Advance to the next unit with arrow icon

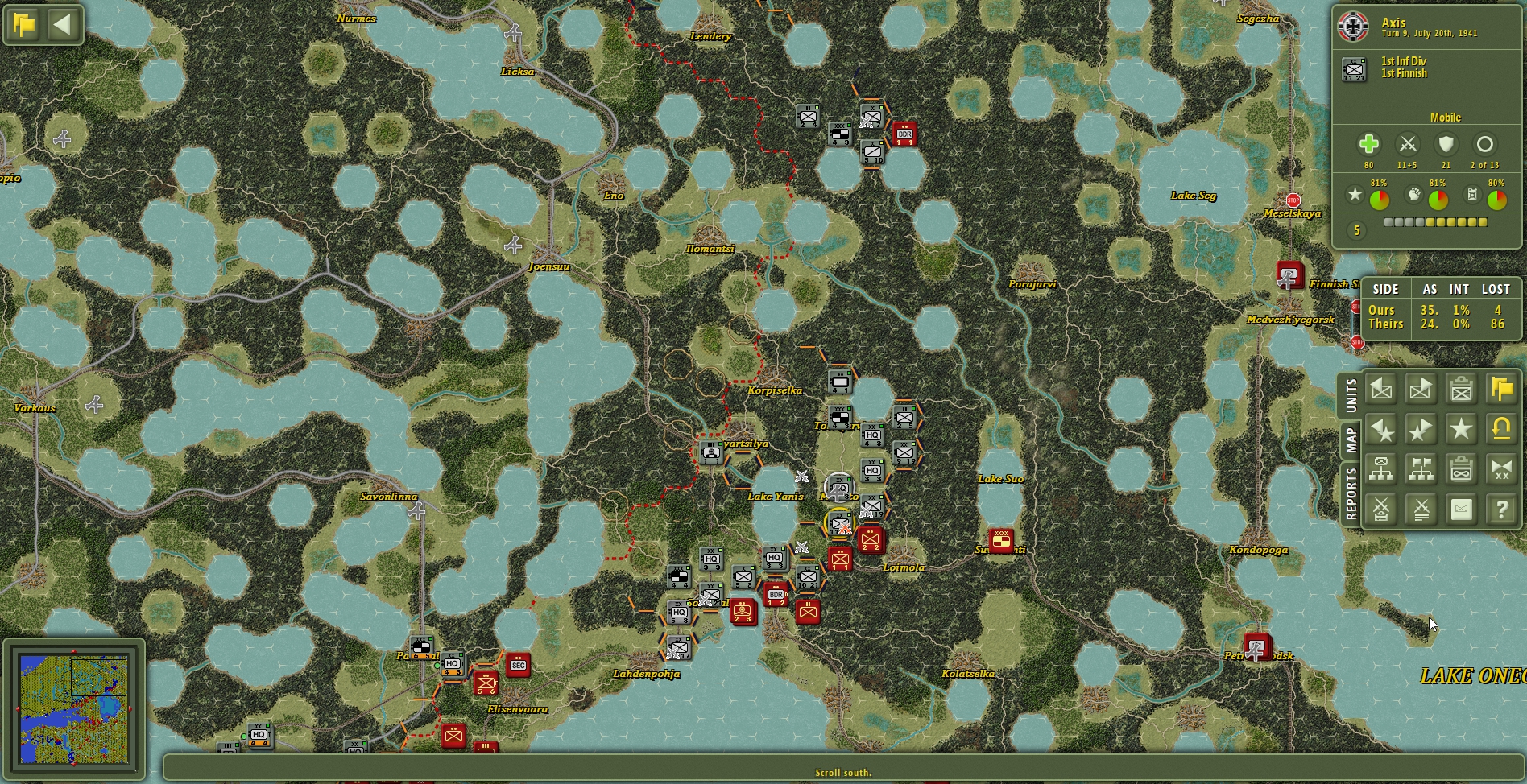(1421, 390)
